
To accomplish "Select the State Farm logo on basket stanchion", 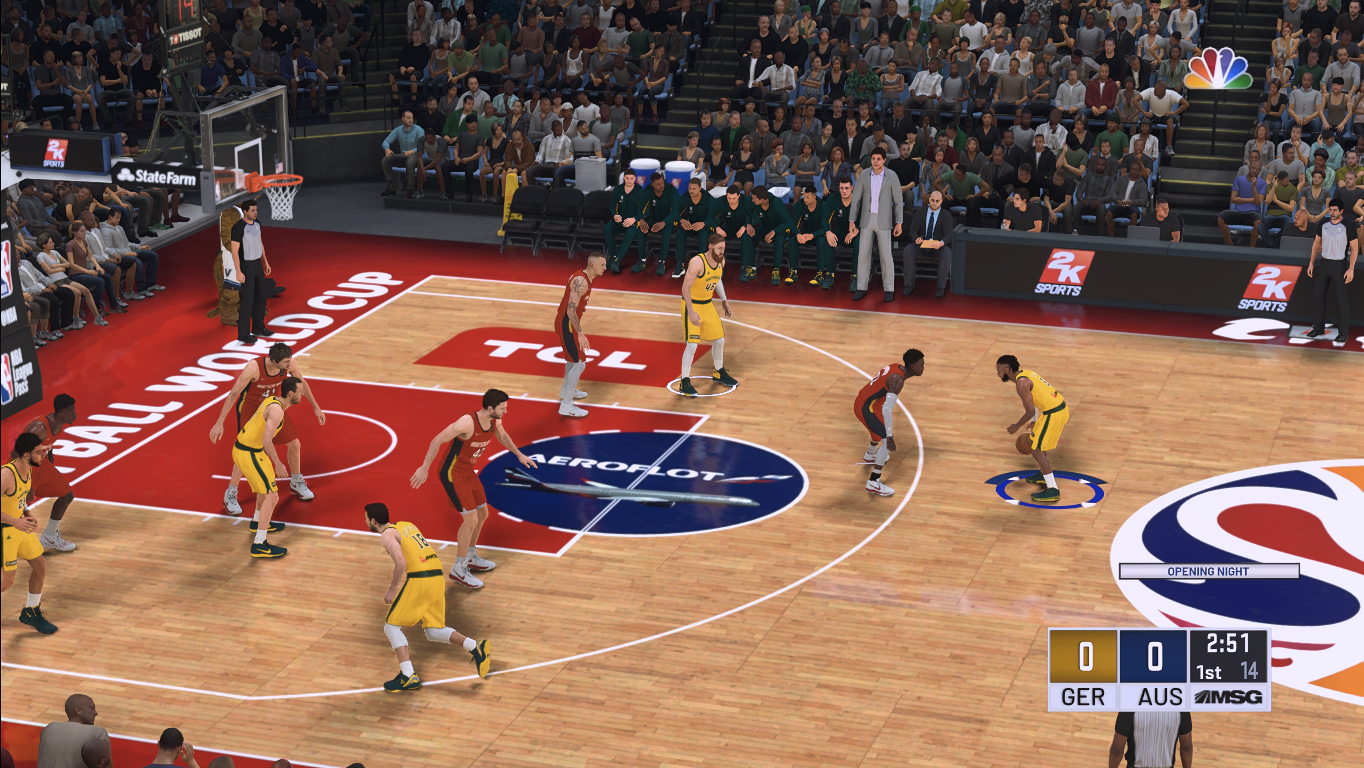I will [156, 175].
